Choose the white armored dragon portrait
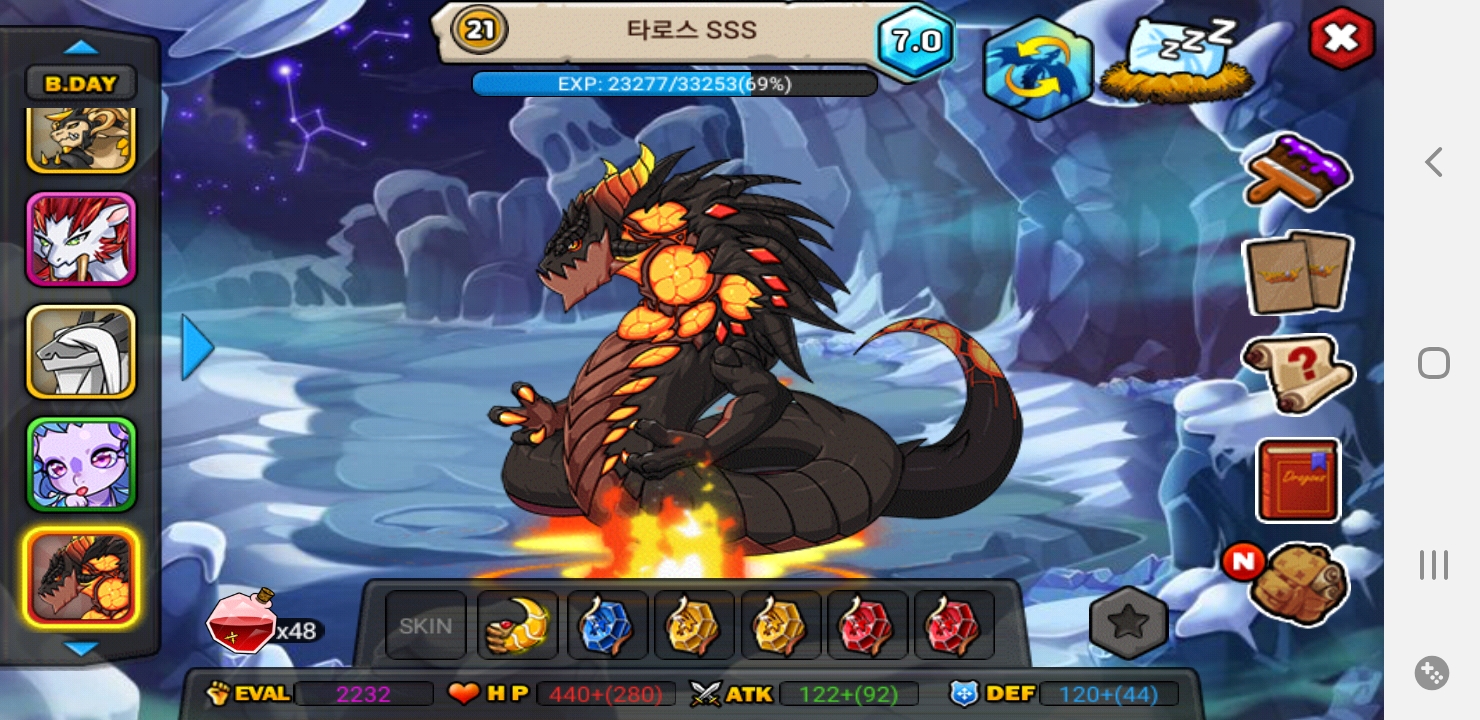This screenshot has width=1480, height=720. pyautogui.click(x=81, y=352)
